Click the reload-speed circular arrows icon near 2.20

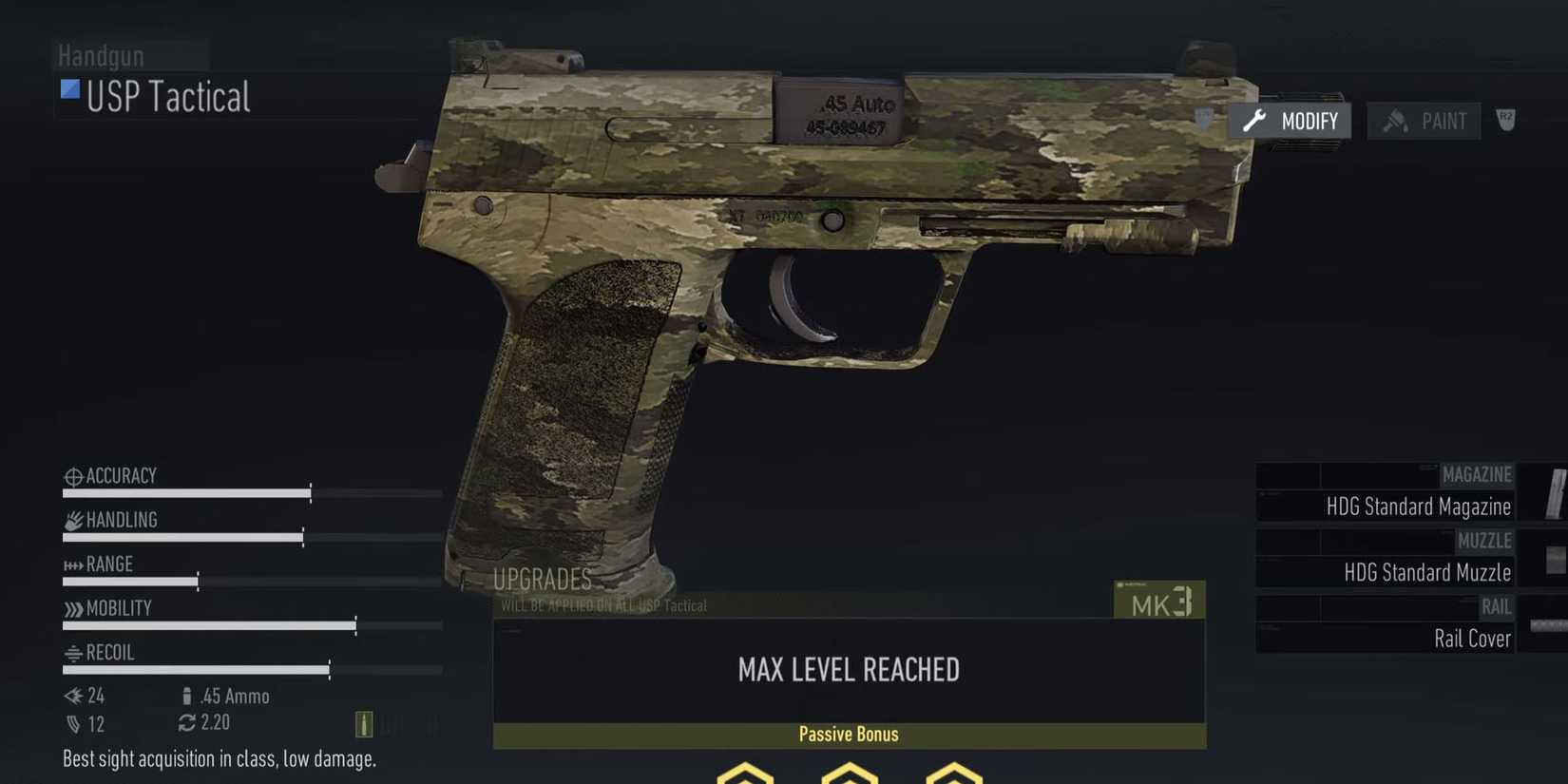coord(187,722)
